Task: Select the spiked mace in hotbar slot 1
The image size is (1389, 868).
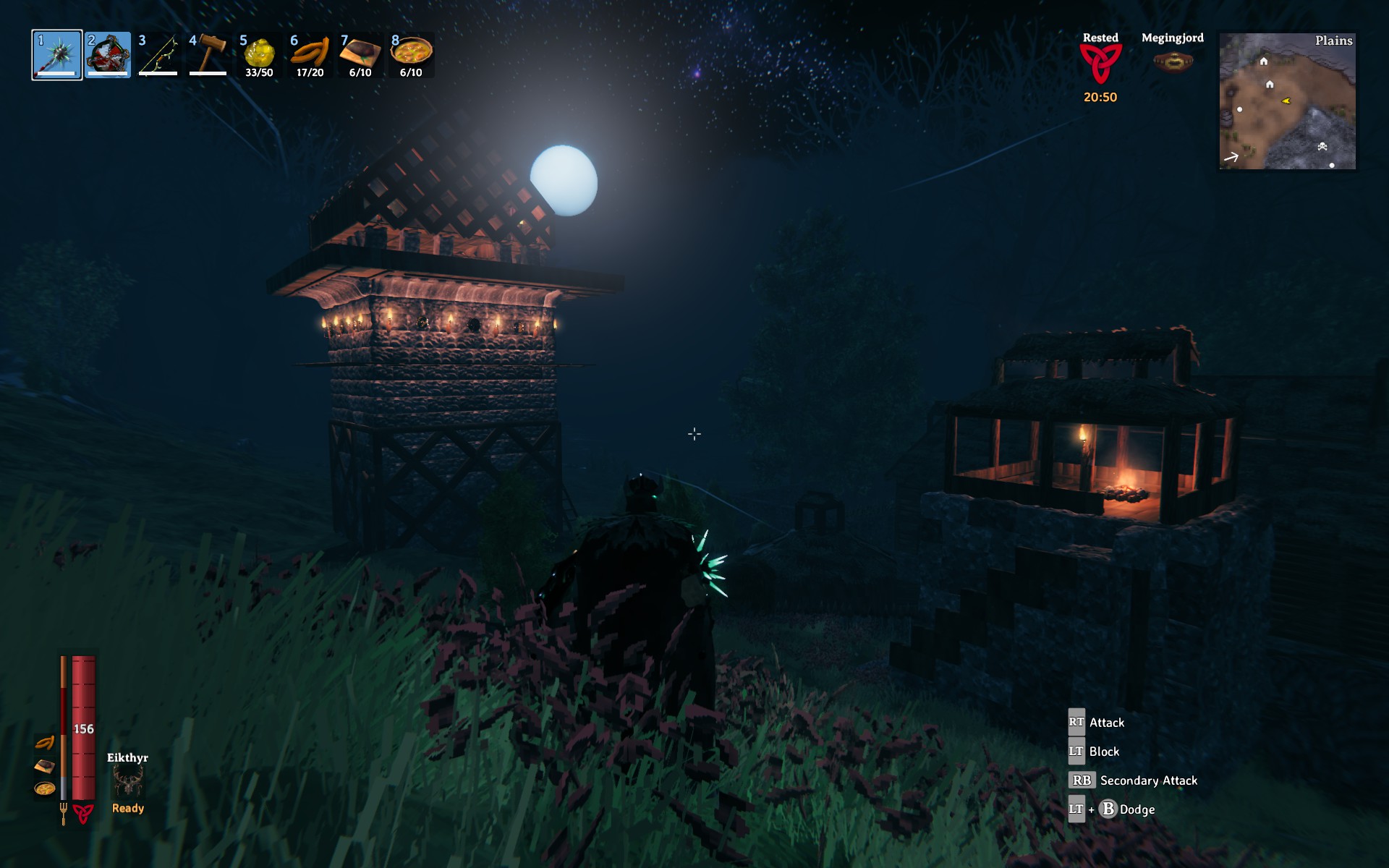Action: click(x=57, y=55)
